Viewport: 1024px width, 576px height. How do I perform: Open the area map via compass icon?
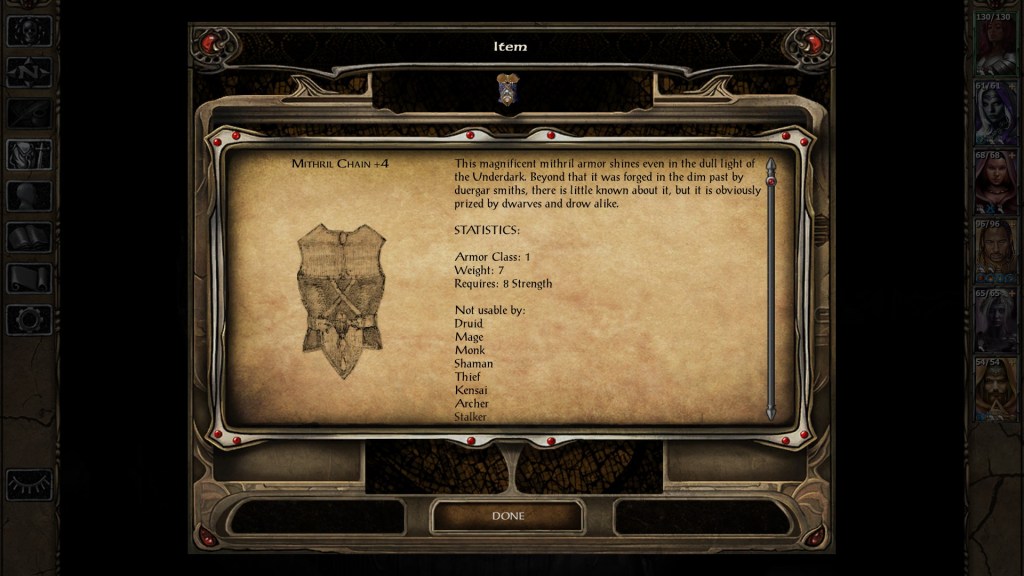29,72
